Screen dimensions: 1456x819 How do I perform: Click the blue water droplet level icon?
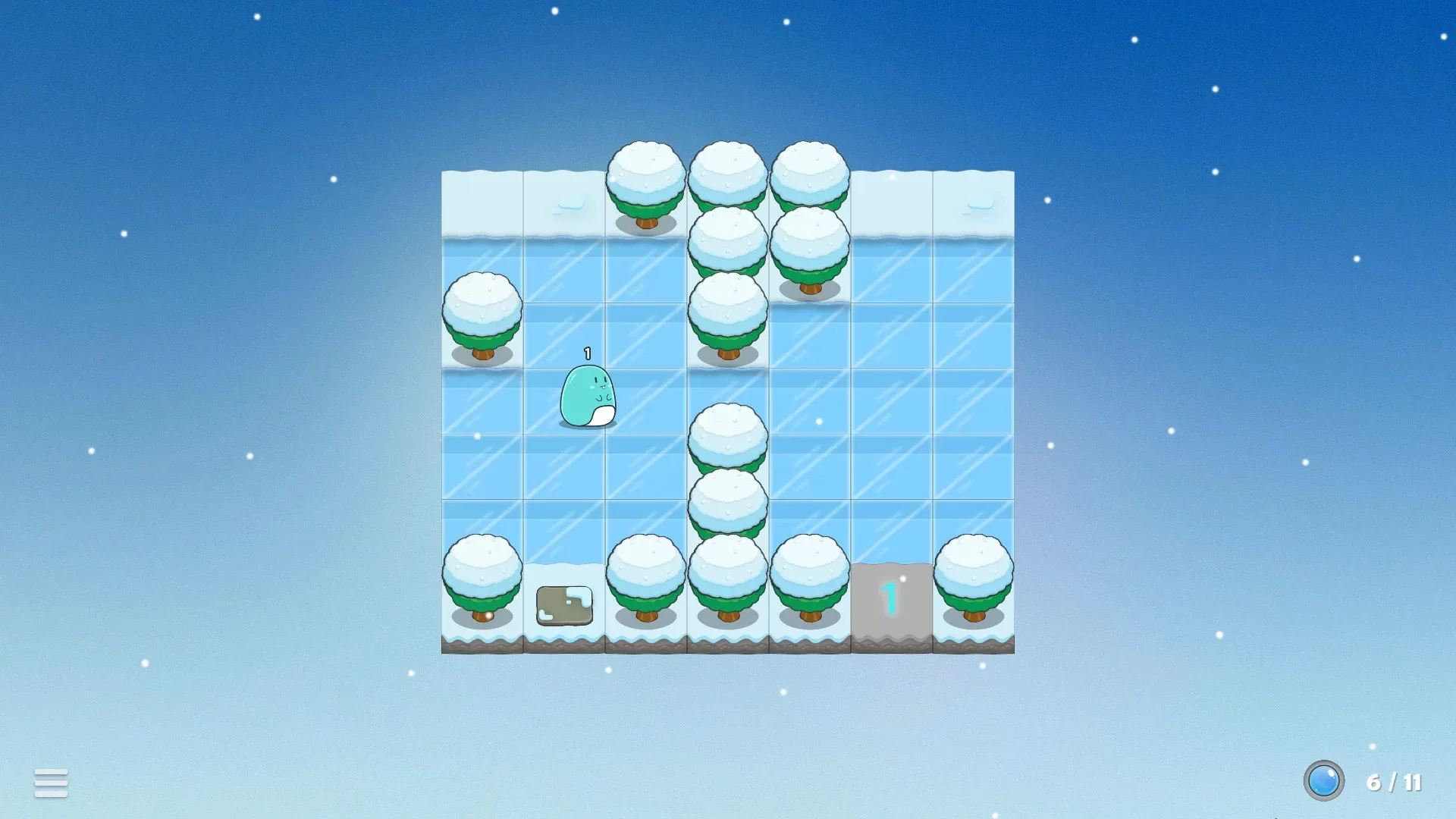click(1323, 780)
